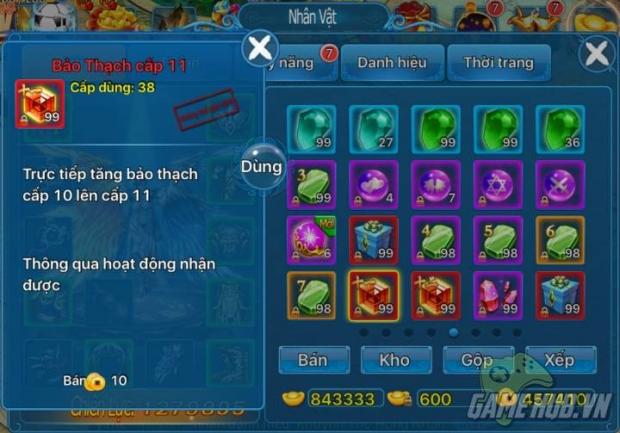Select the highlighted red gift box slot
620x433 pixels.
[x=374, y=296]
